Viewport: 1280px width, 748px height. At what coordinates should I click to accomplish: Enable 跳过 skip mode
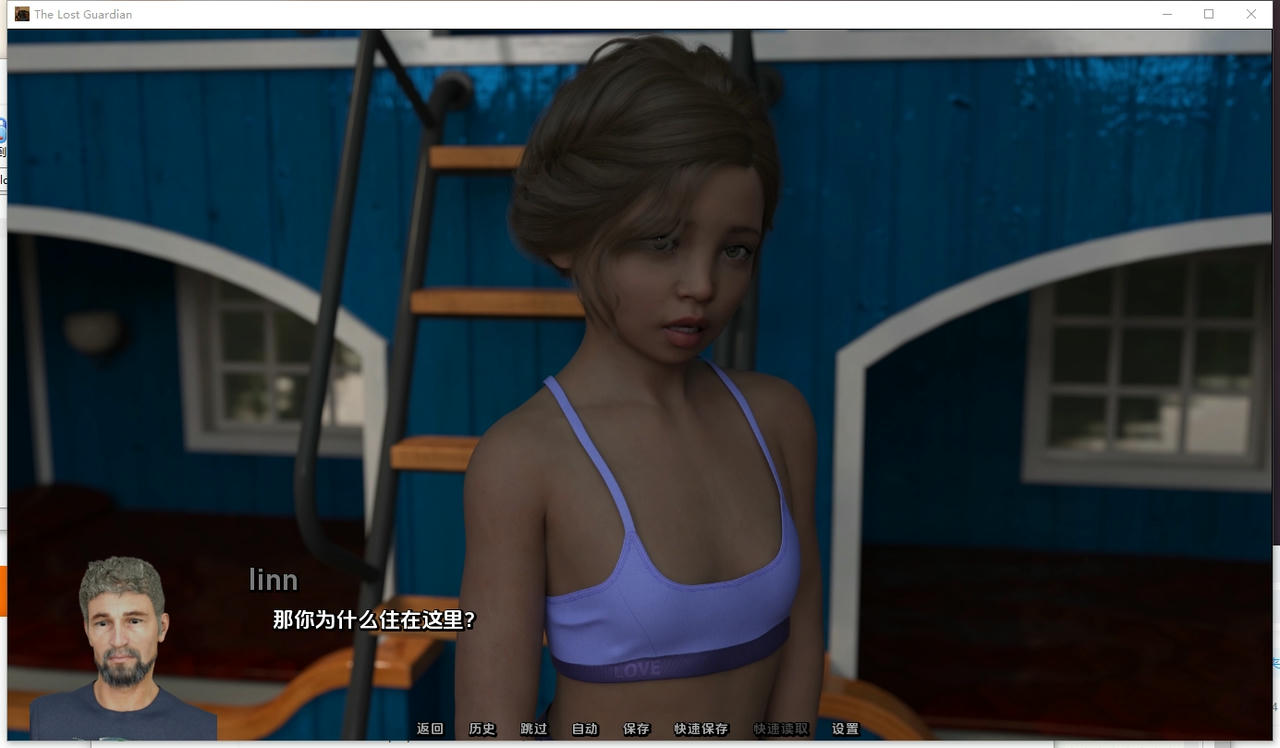click(x=533, y=729)
